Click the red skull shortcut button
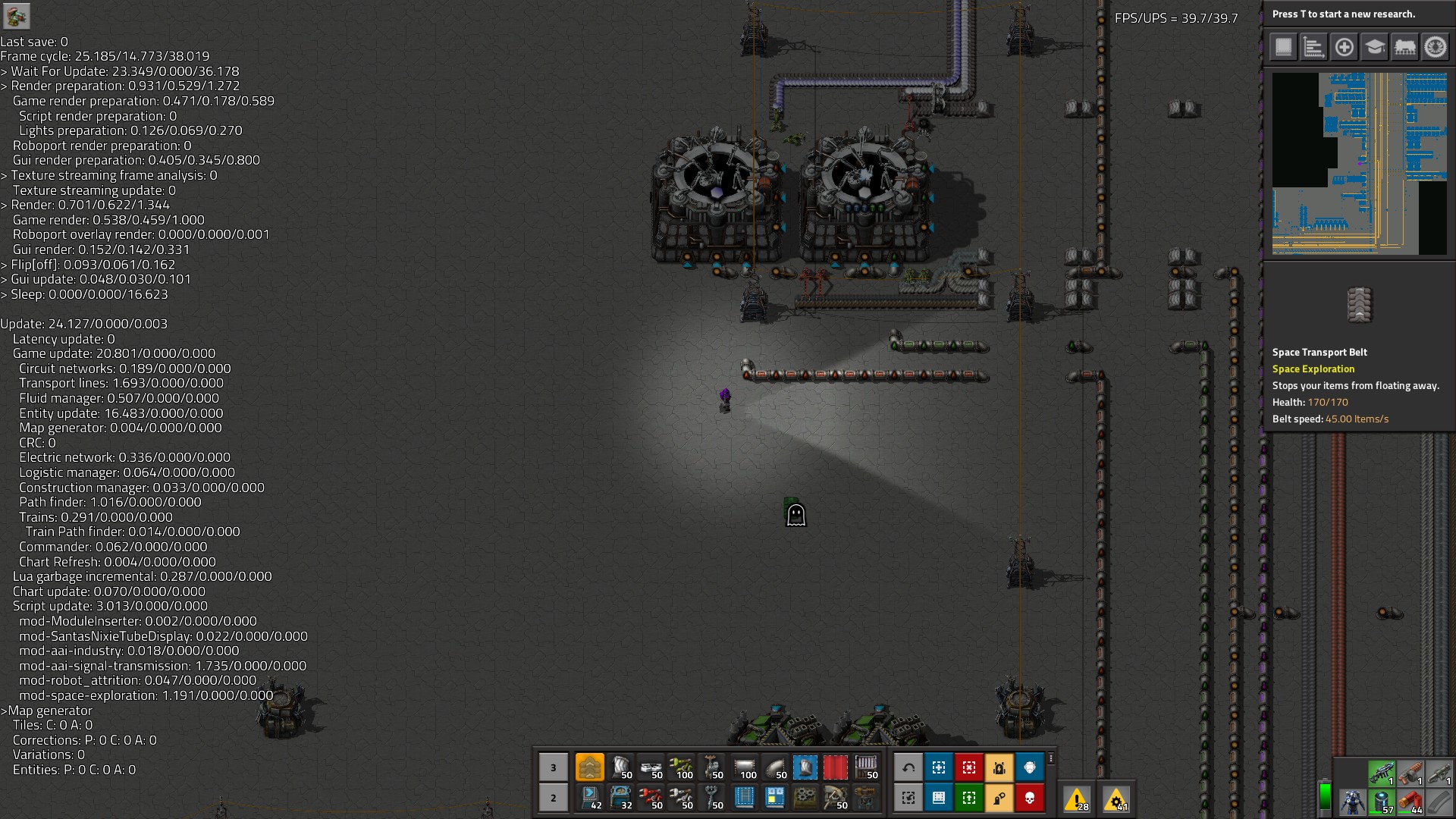Viewport: 1456px width, 819px height. click(x=1030, y=798)
